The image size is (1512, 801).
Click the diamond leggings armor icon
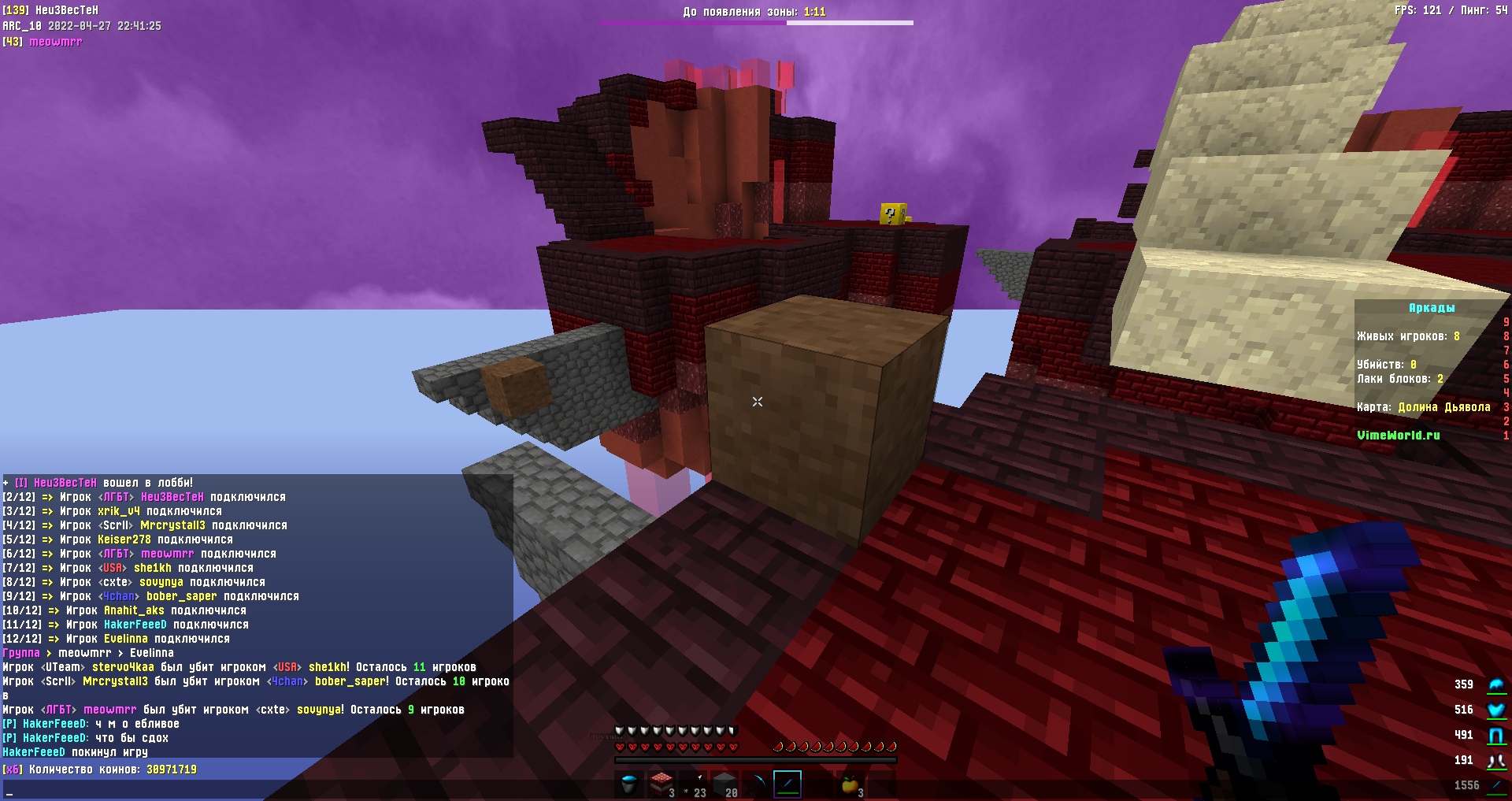coord(1495,736)
